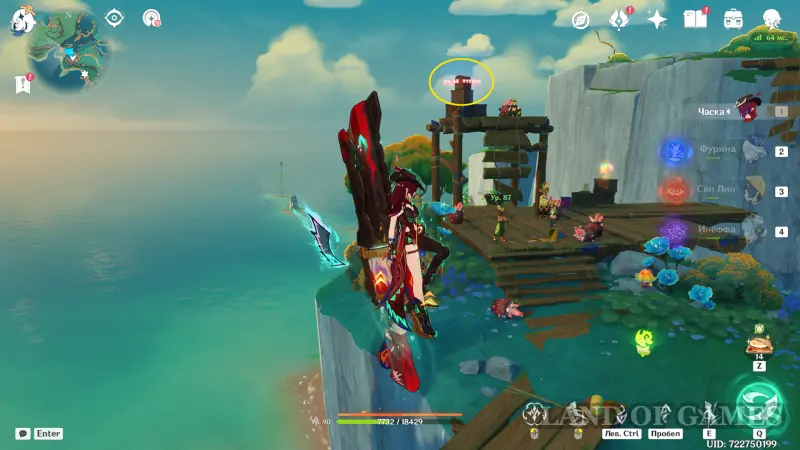Switch to party member Фурина
800x450 pixels.
click(750, 151)
